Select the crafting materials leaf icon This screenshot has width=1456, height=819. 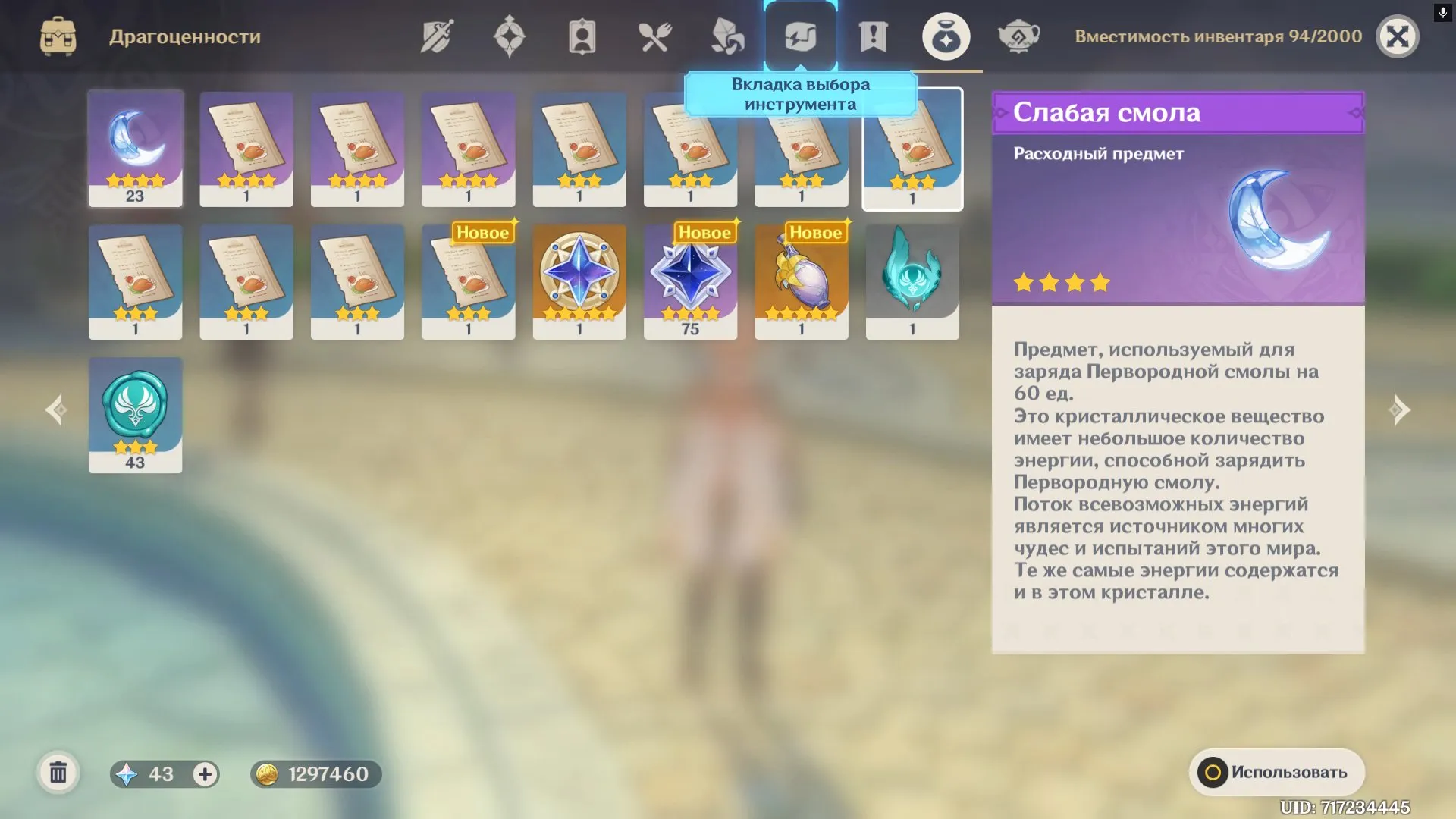tap(726, 35)
